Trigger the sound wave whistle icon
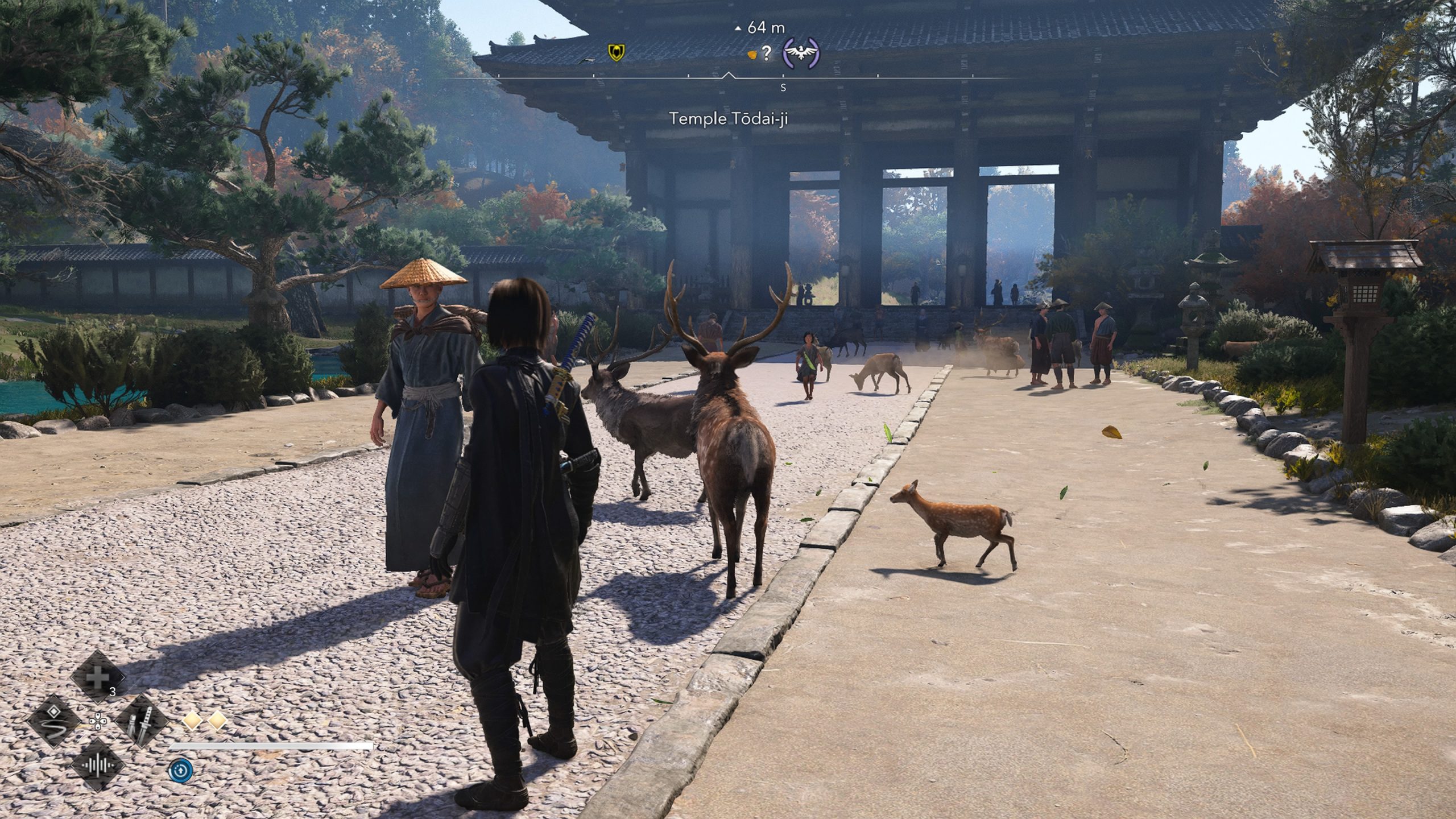 click(x=98, y=766)
